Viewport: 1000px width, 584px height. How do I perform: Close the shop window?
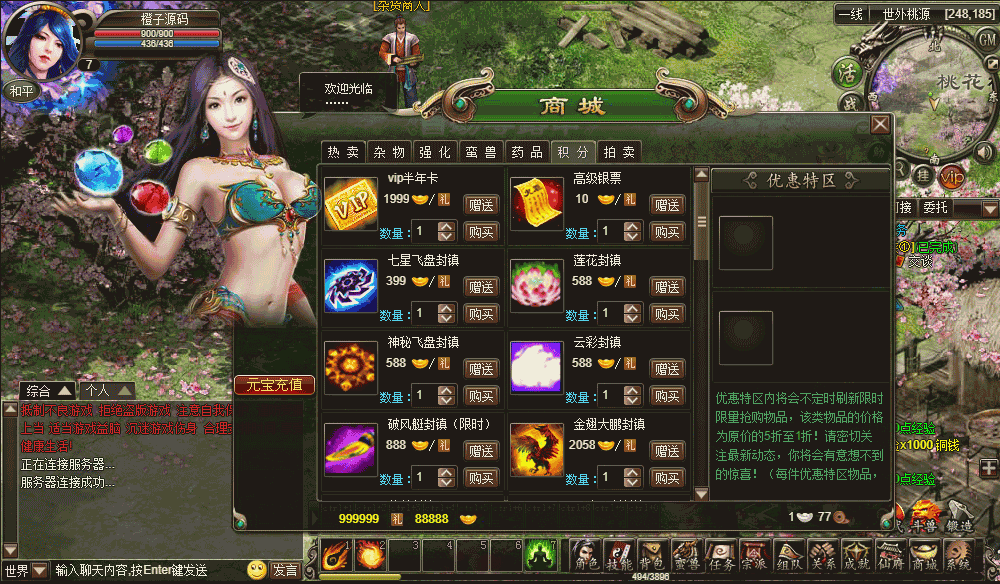coord(880,124)
